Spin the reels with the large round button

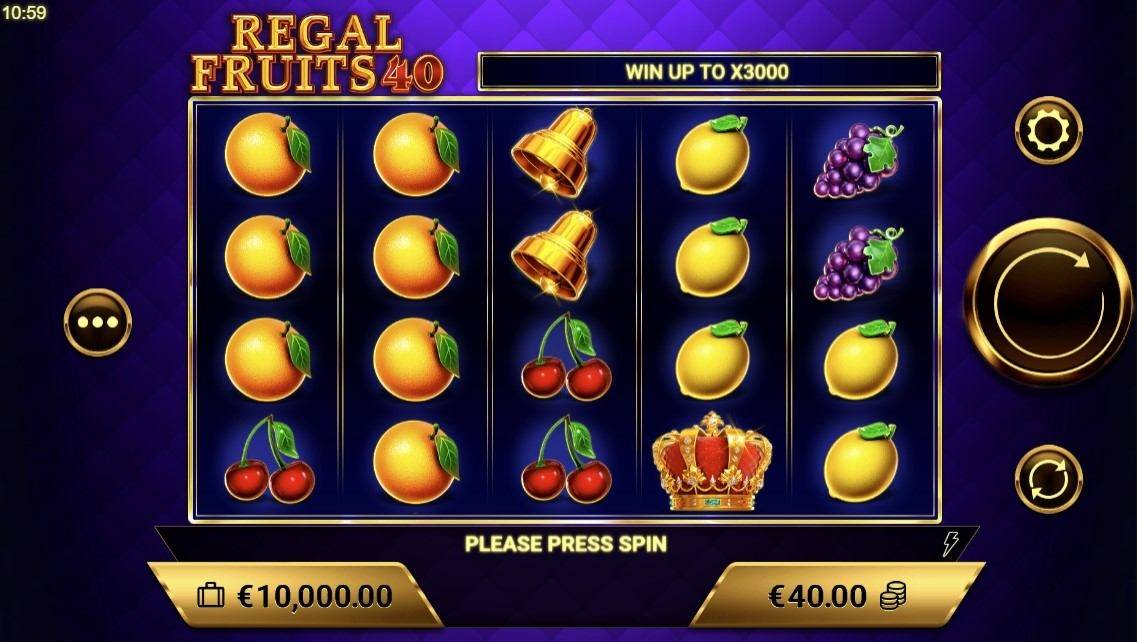1048,302
